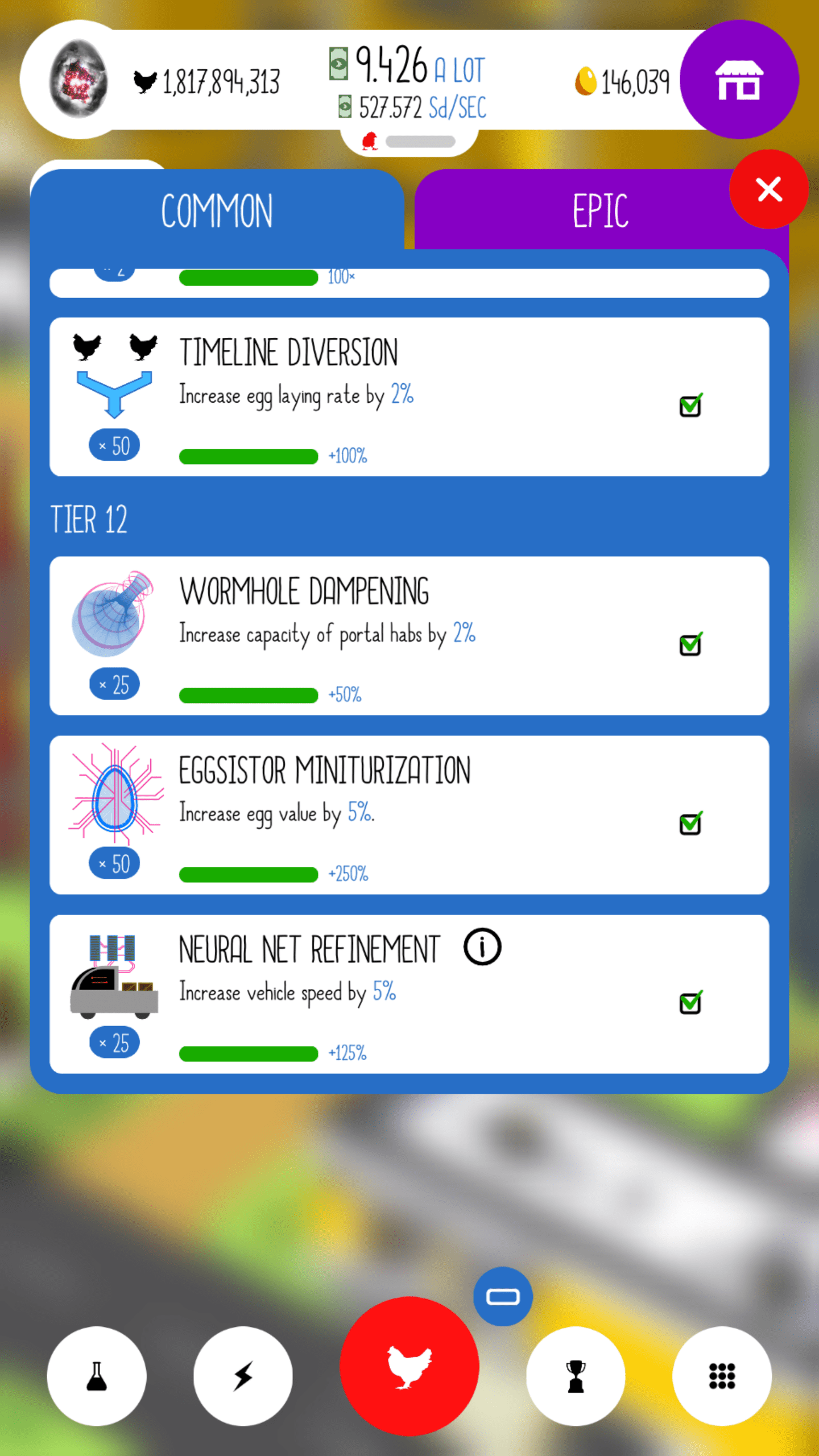Open the main menu grid icon
Screen dimensions: 819x1456
722,1376
